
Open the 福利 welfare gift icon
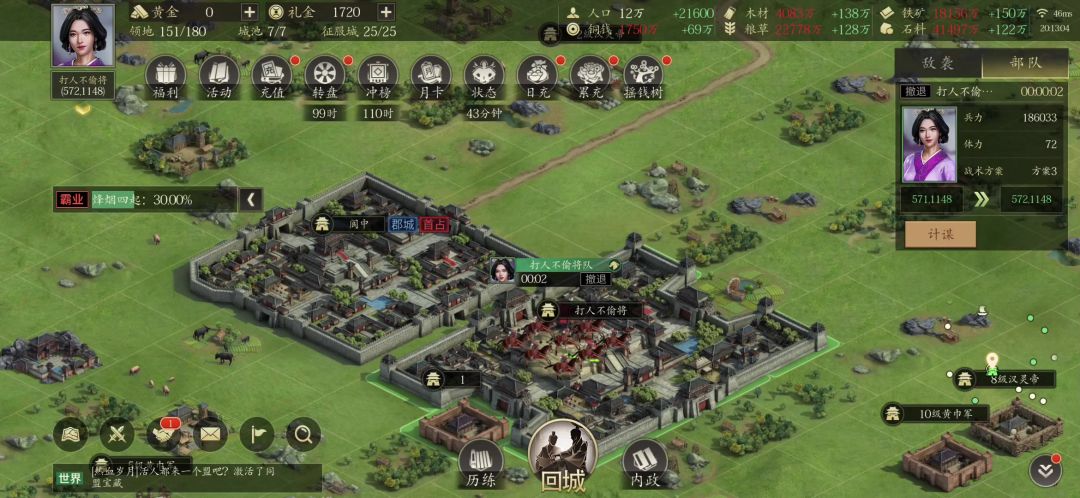tap(166, 75)
